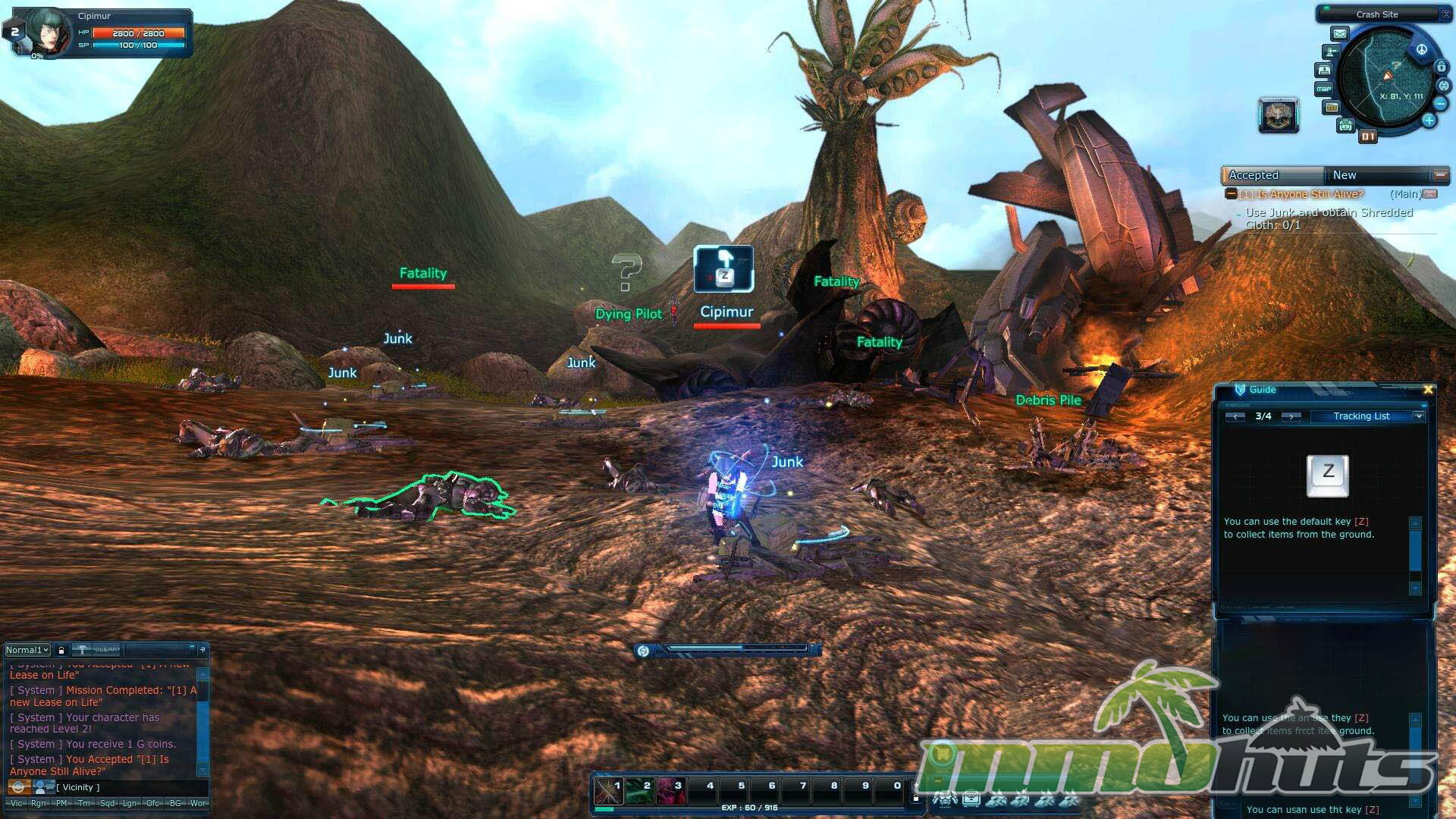Open the mail envelope icon by minimap
This screenshot has width=1456, height=819.
point(1340,34)
